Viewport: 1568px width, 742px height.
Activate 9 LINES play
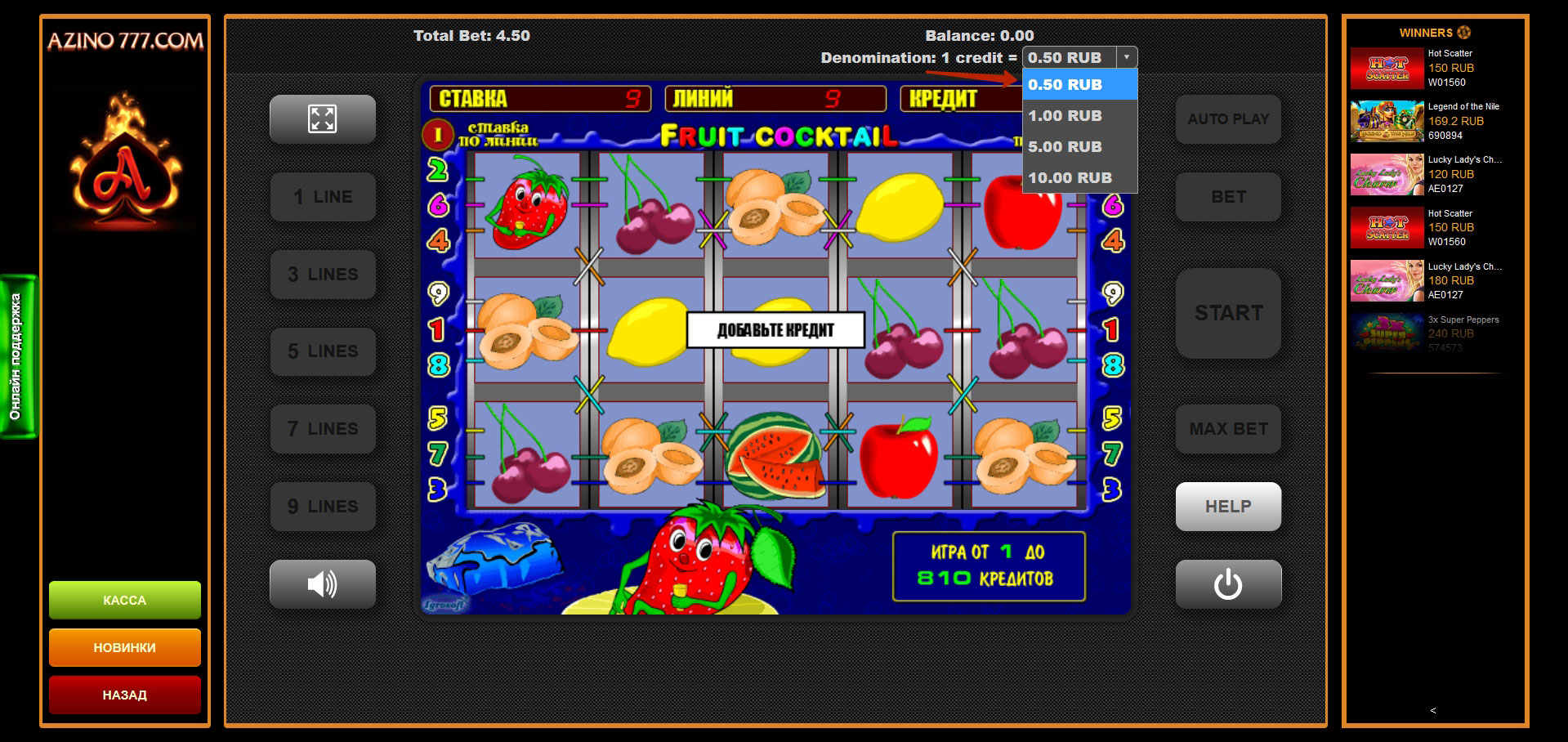point(322,506)
